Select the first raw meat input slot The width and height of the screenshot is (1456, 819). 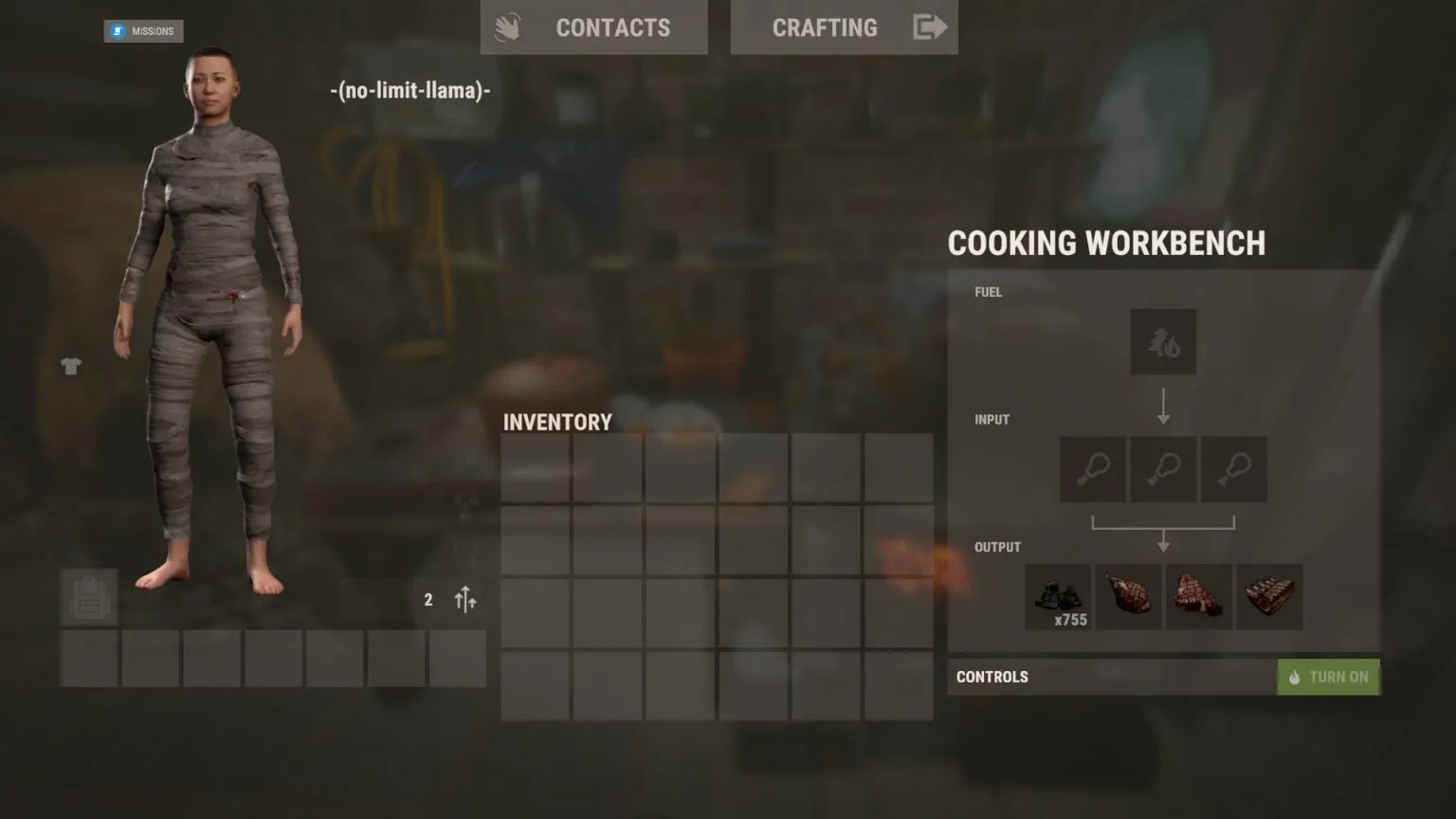click(x=1092, y=469)
